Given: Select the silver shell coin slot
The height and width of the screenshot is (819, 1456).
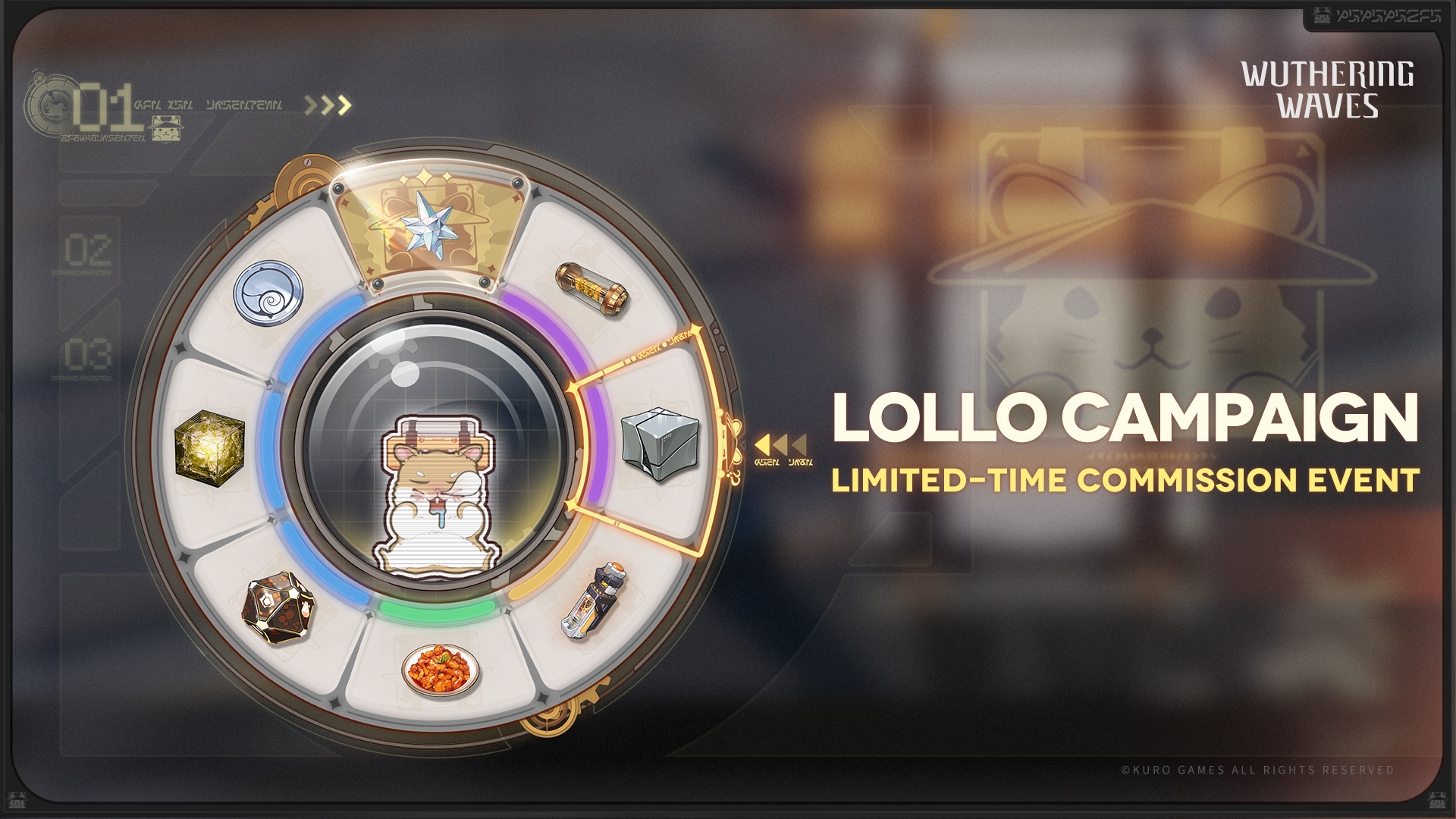Looking at the screenshot, I should (x=268, y=293).
